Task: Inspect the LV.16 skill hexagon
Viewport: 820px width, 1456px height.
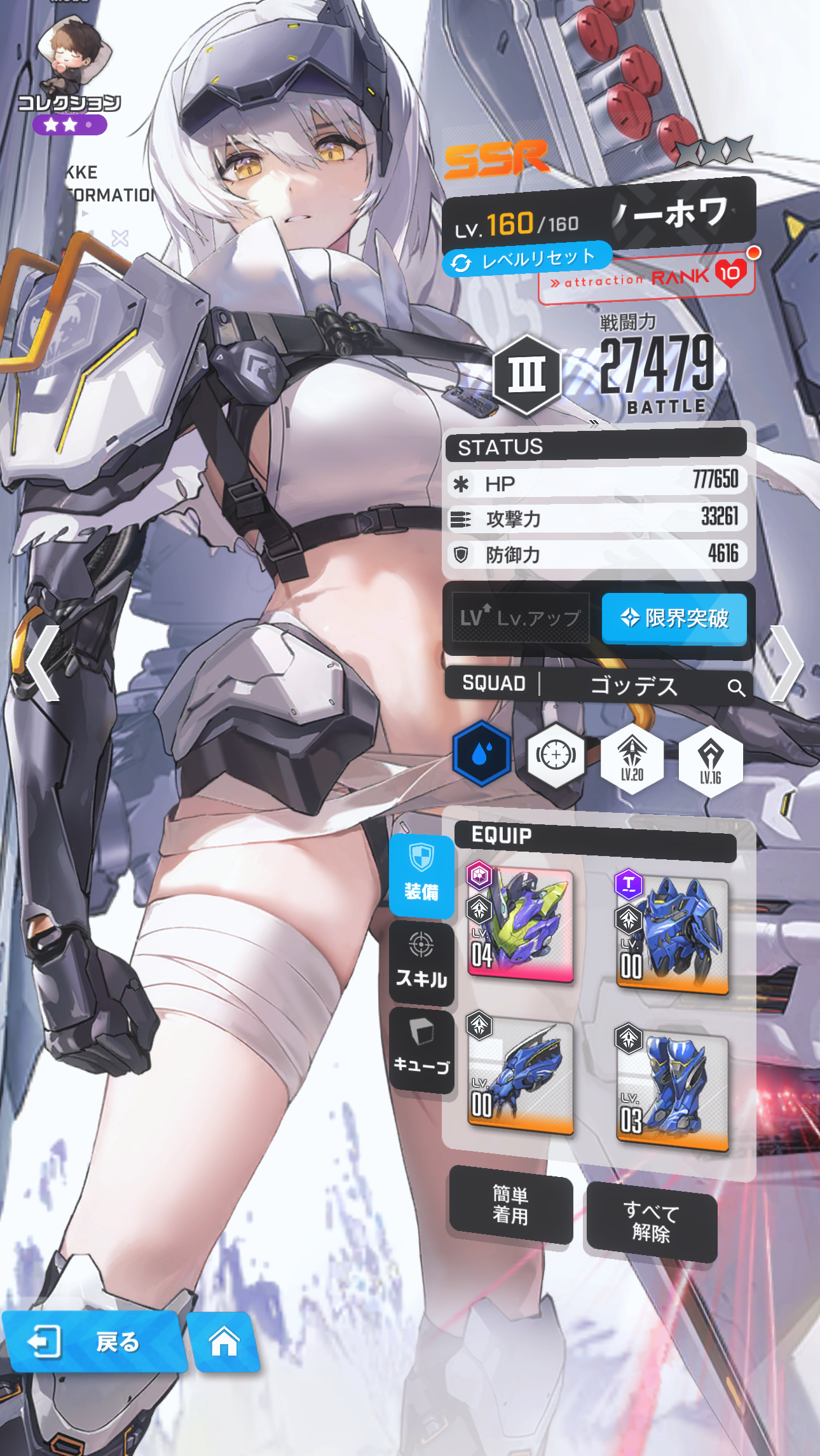Action: pyautogui.click(x=710, y=760)
